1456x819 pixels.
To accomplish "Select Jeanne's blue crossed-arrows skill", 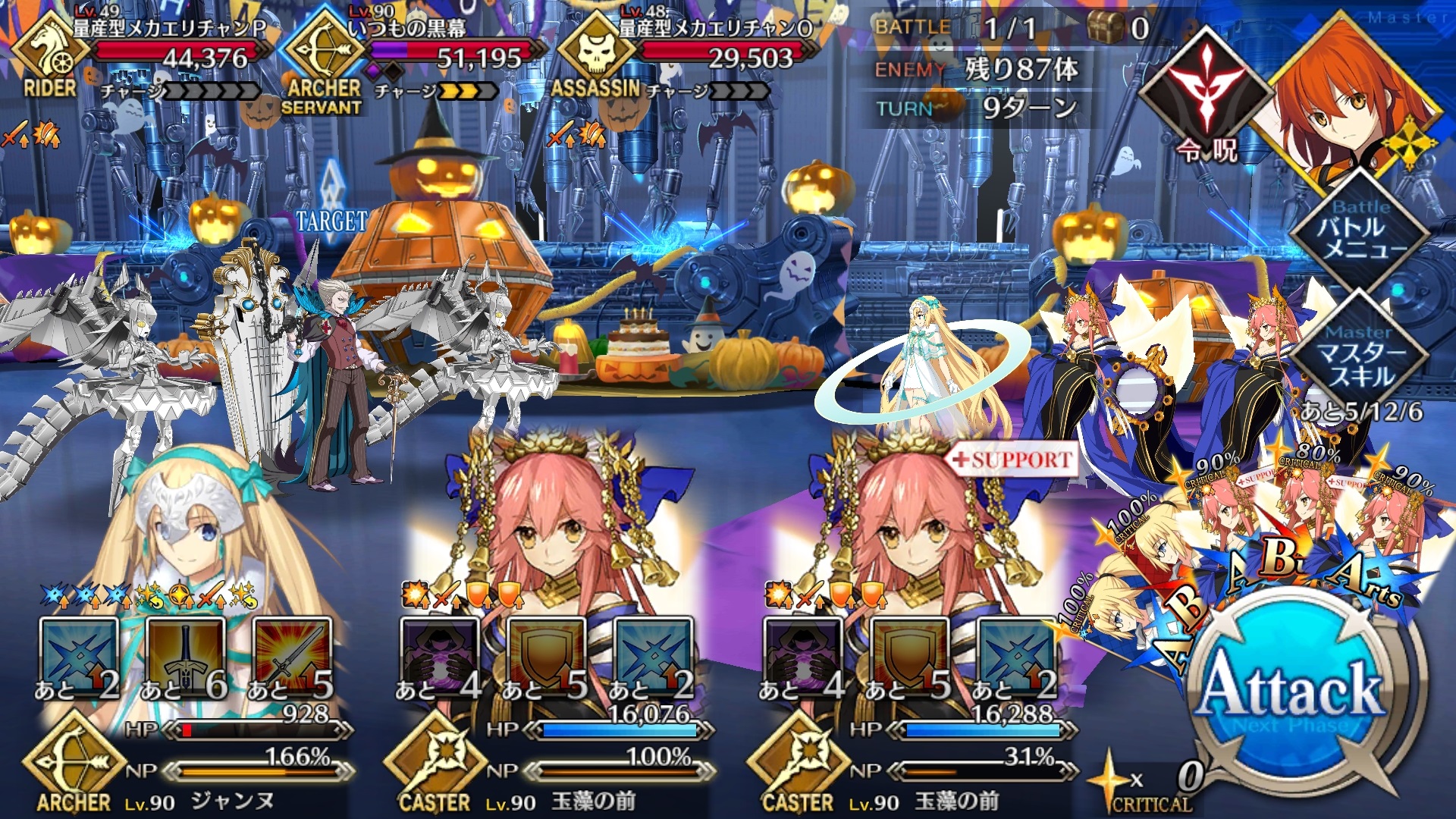I will [79, 657].
